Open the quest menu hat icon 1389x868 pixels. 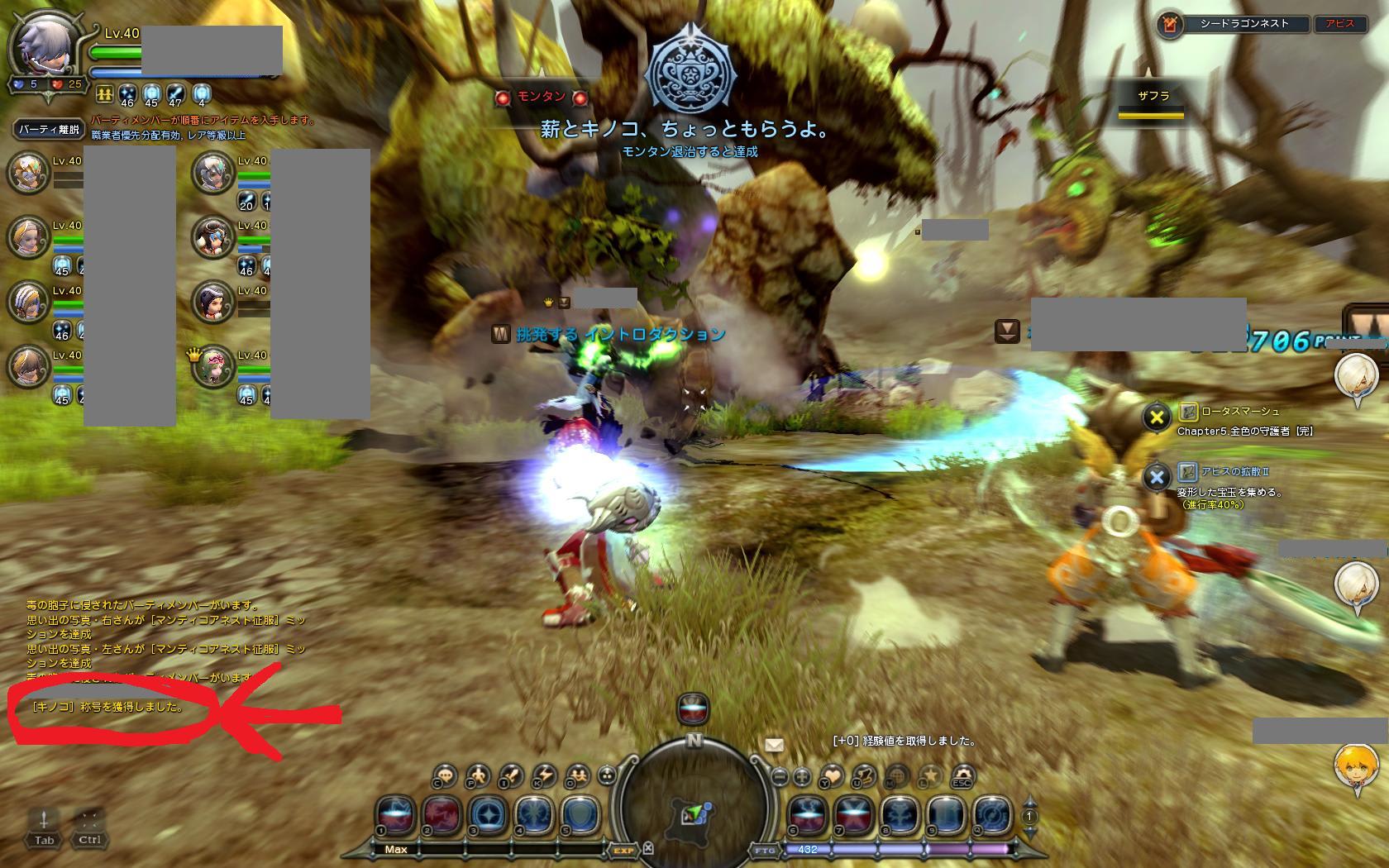pyautogui.click(x=865, y=776)
